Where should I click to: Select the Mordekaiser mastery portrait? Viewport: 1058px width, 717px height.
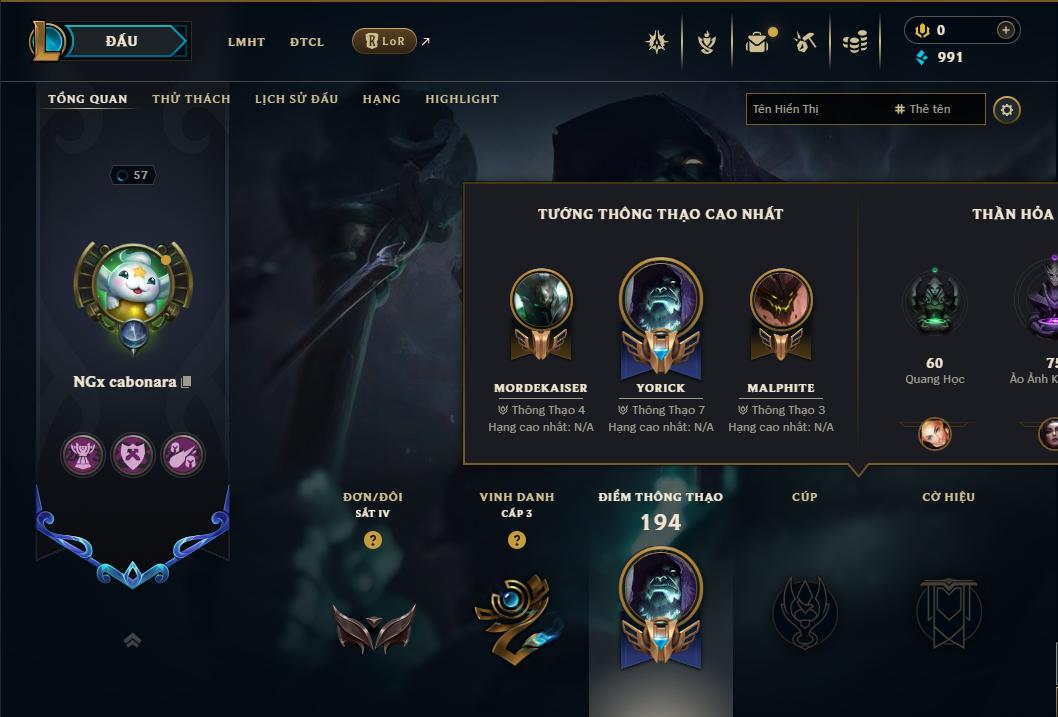[x=541, y=300]
